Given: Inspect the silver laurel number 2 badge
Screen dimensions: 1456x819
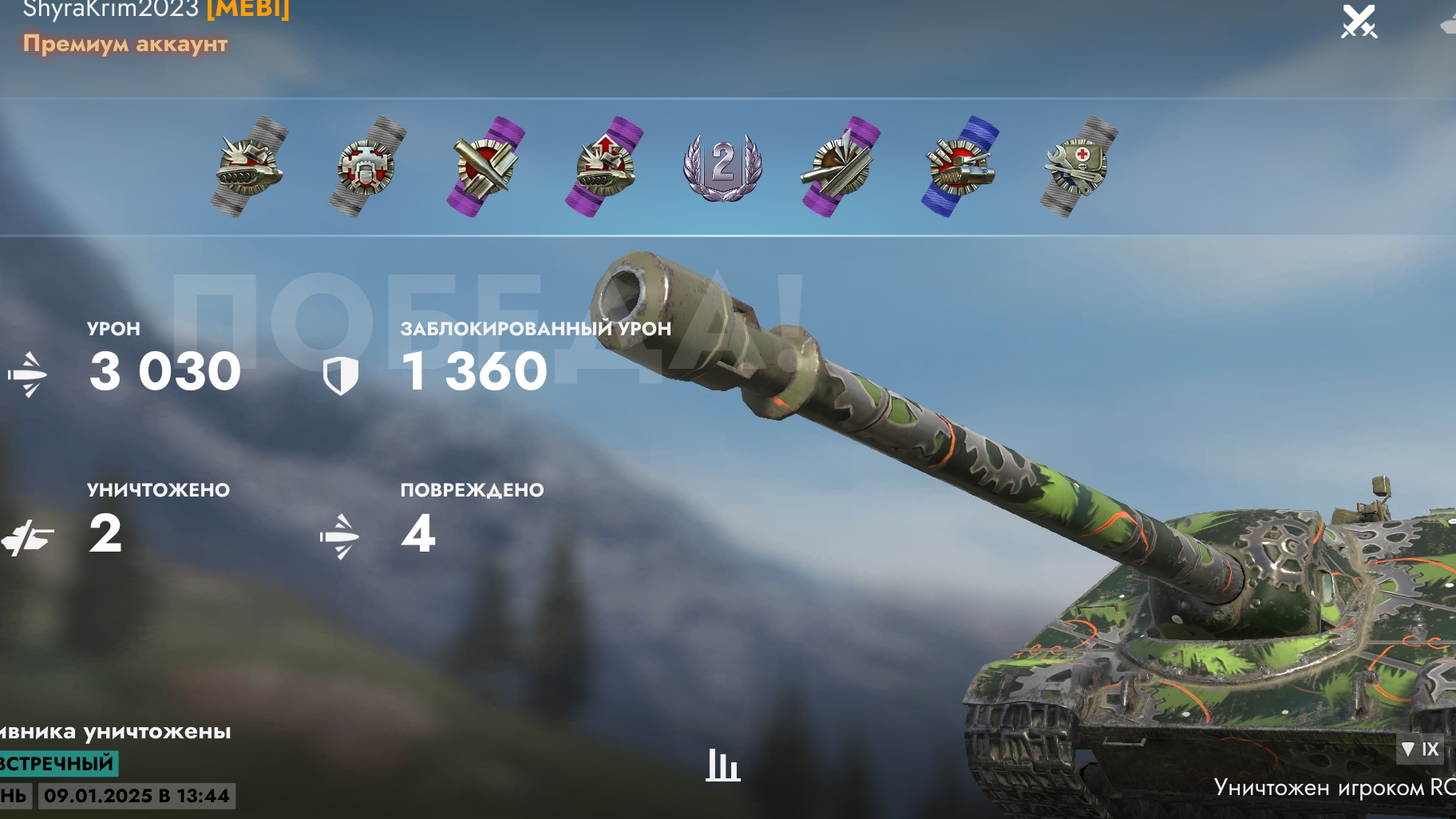Looking at the screenshot, I should (722, 167).
